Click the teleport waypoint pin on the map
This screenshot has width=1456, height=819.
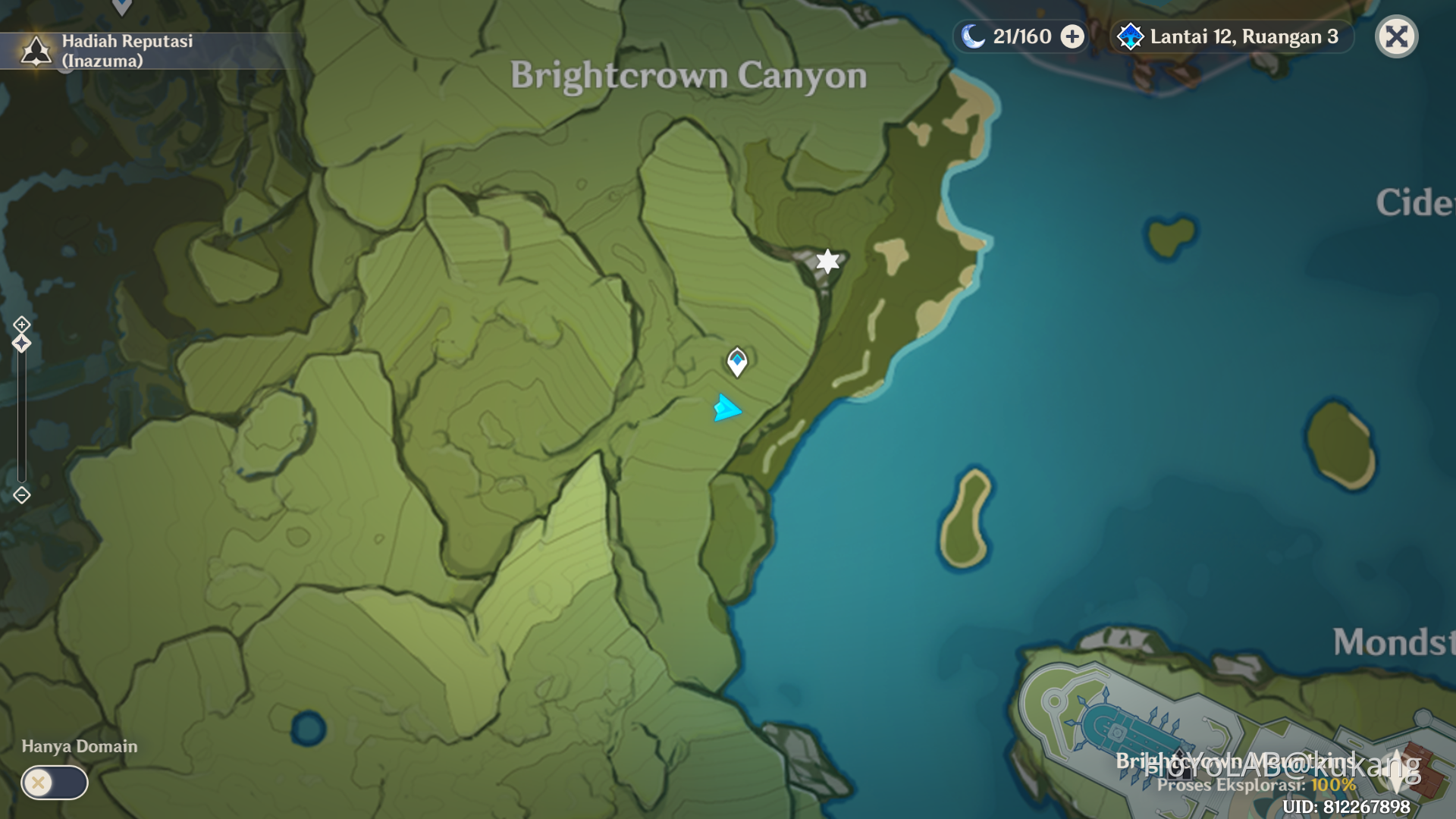point(736,363)
